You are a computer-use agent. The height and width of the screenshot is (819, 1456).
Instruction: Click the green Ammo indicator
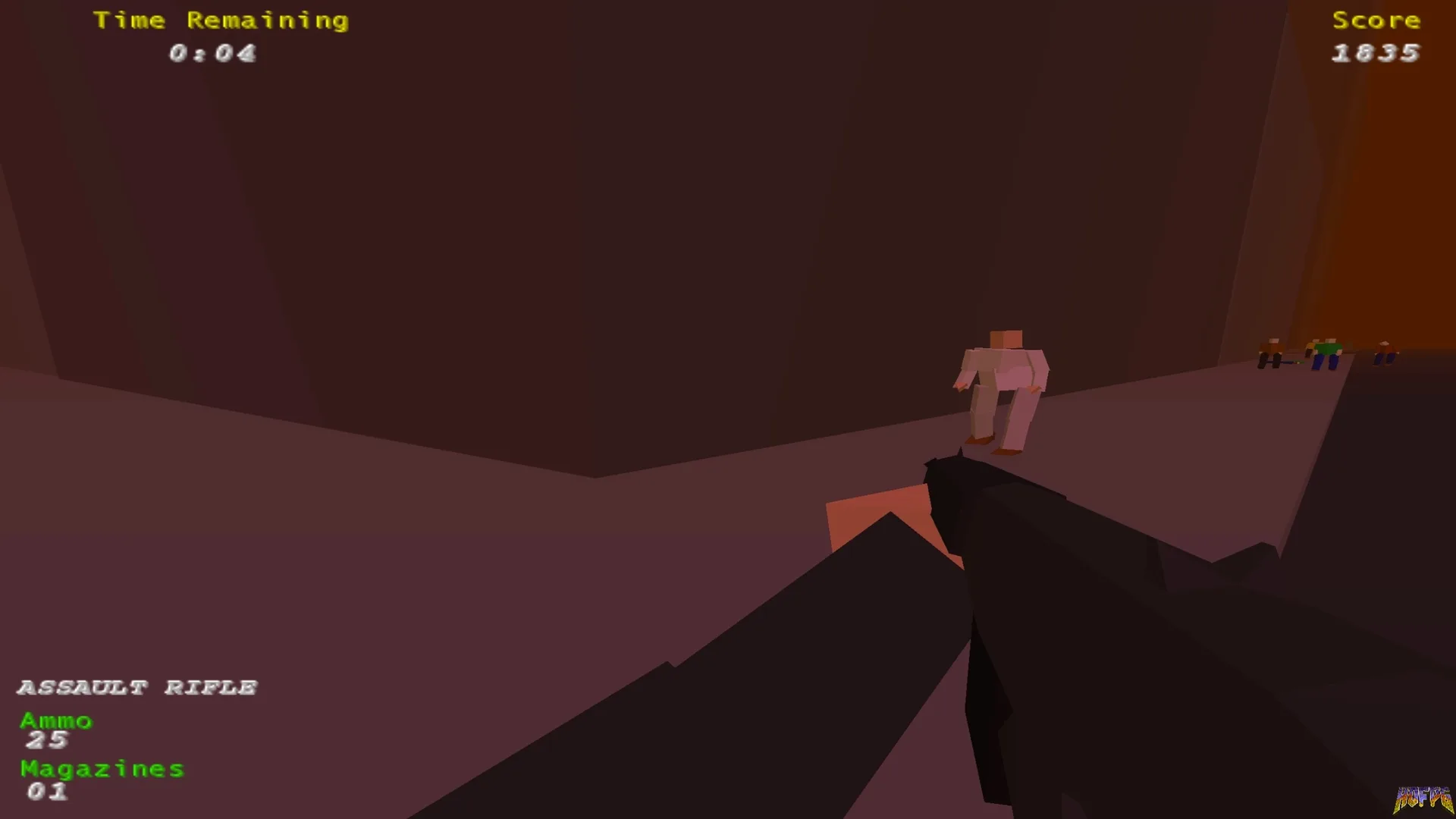(55, 720)
